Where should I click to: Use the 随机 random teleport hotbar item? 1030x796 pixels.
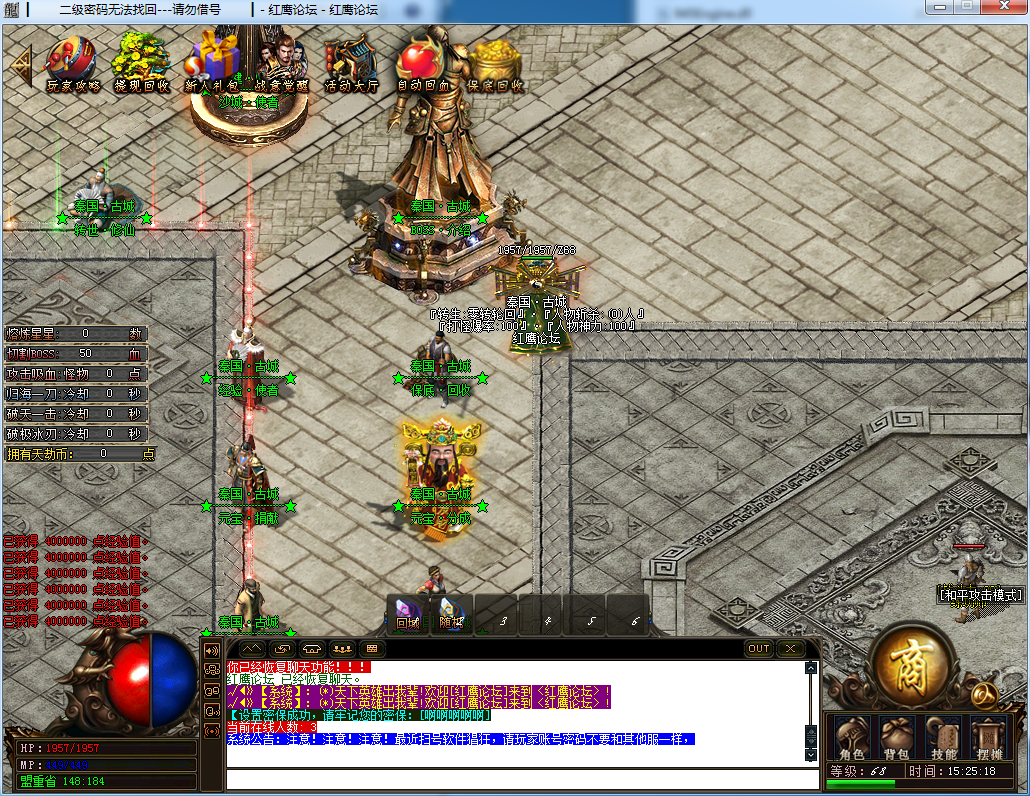point(452,614)
